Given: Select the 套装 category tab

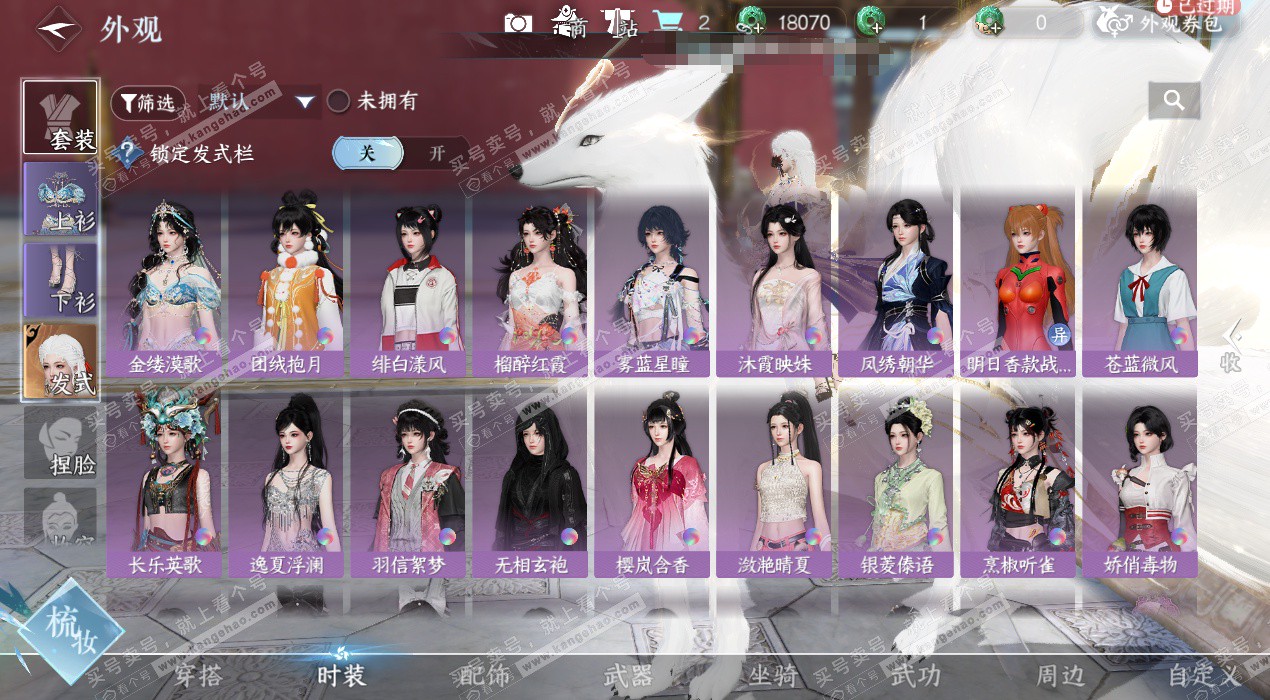Looking at the screenshot, I should click(61, 117).
